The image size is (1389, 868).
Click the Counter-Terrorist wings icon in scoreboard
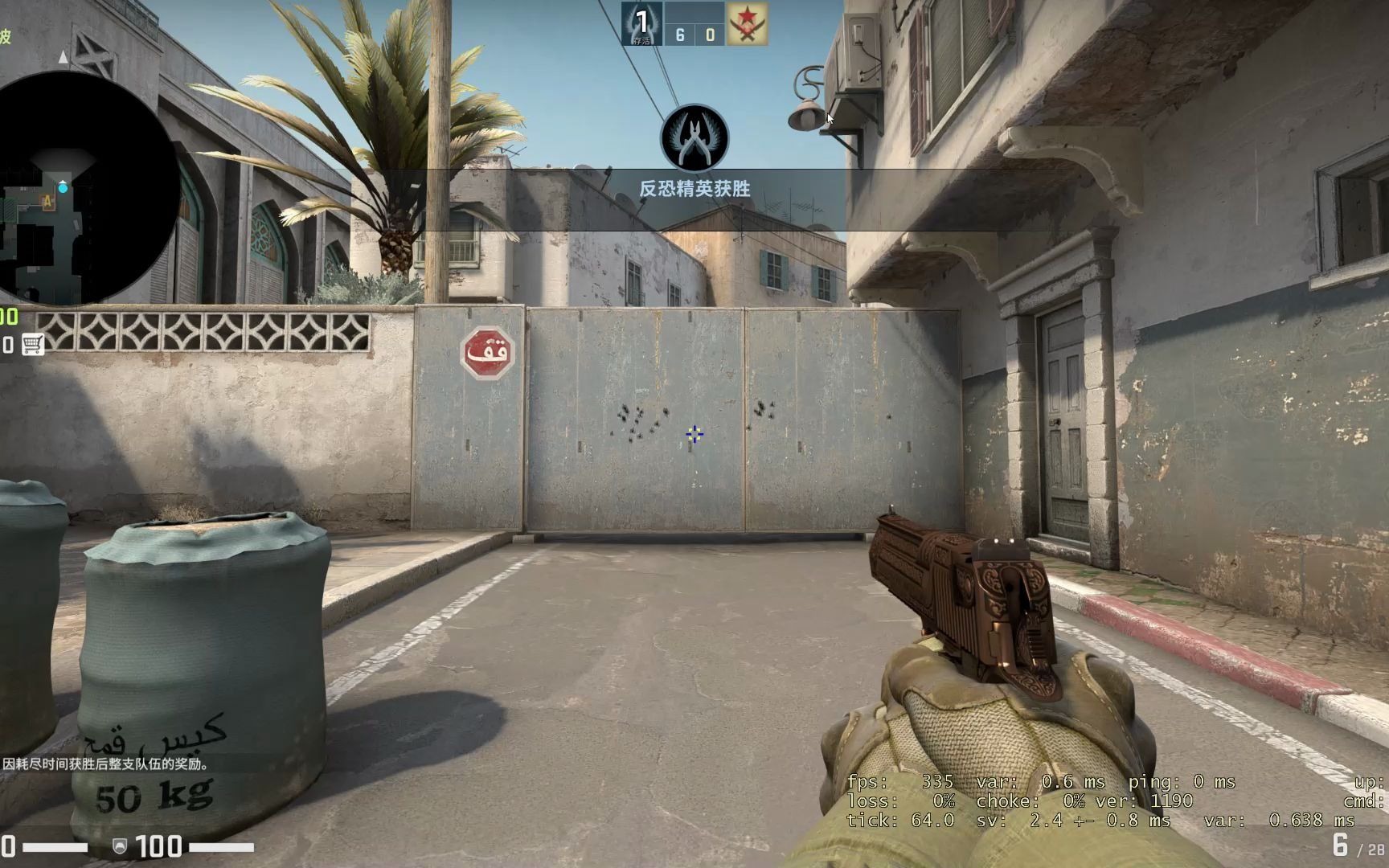(641, 22)
